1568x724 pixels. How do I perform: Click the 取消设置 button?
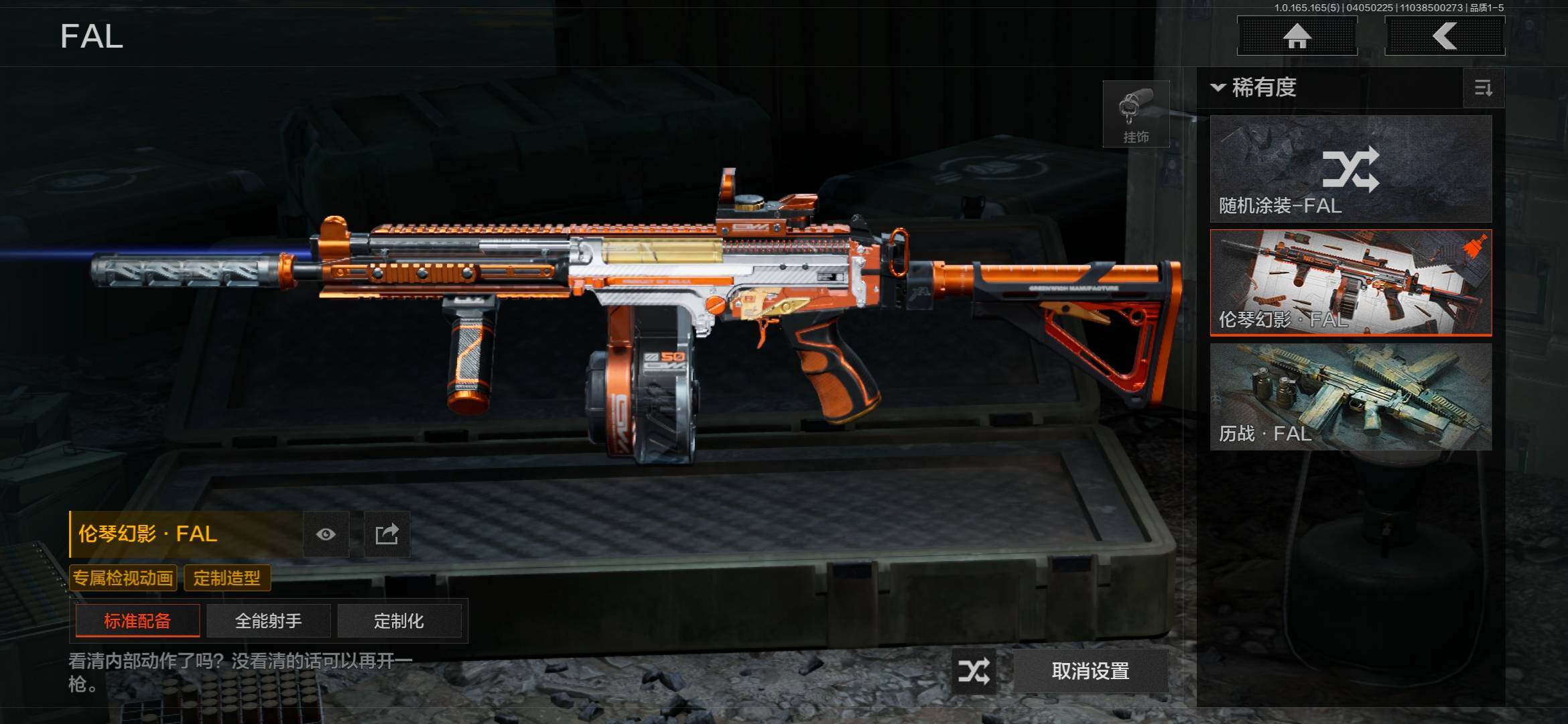coord(1090,671)
